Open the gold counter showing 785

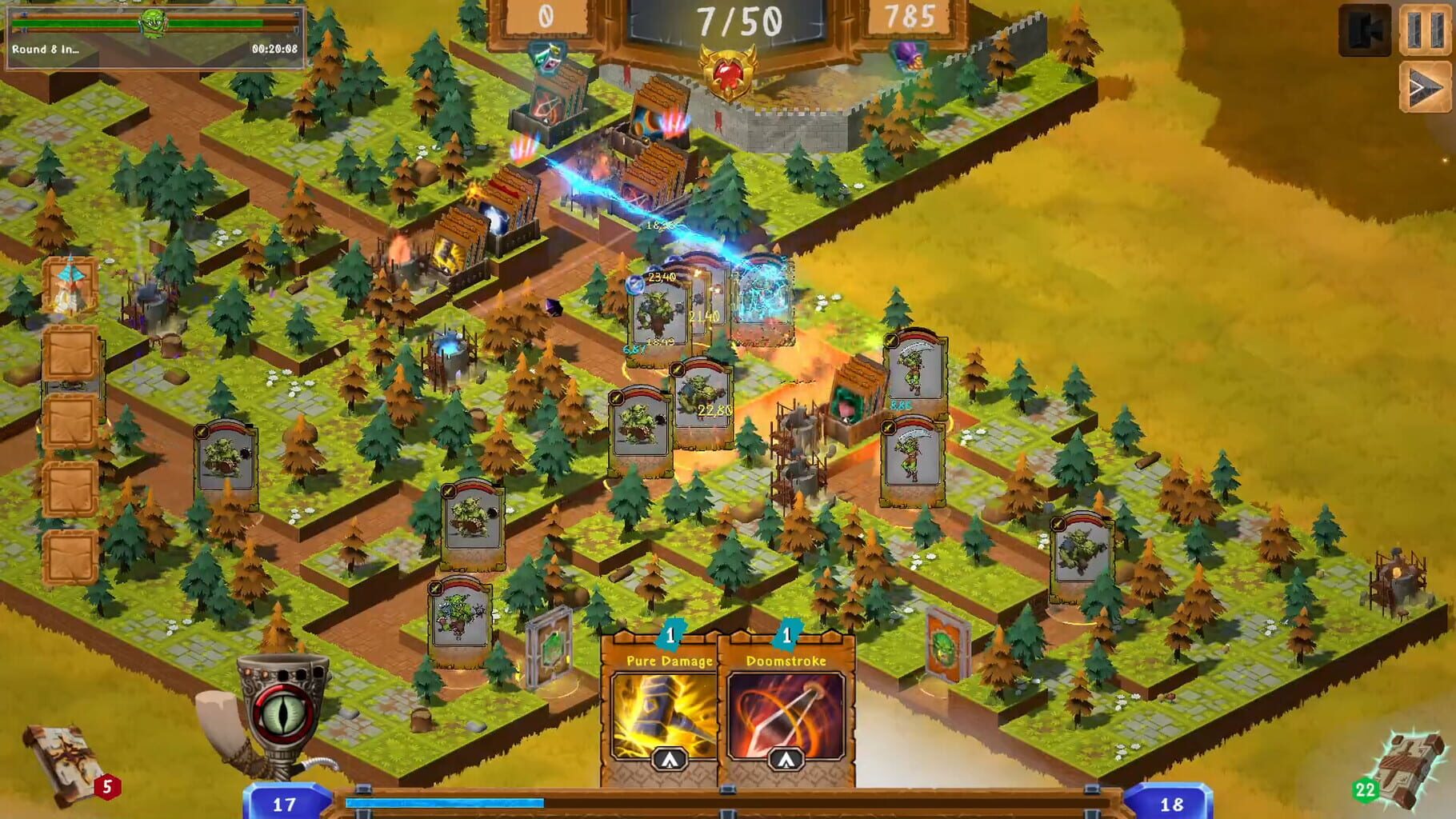pos(909,16)
